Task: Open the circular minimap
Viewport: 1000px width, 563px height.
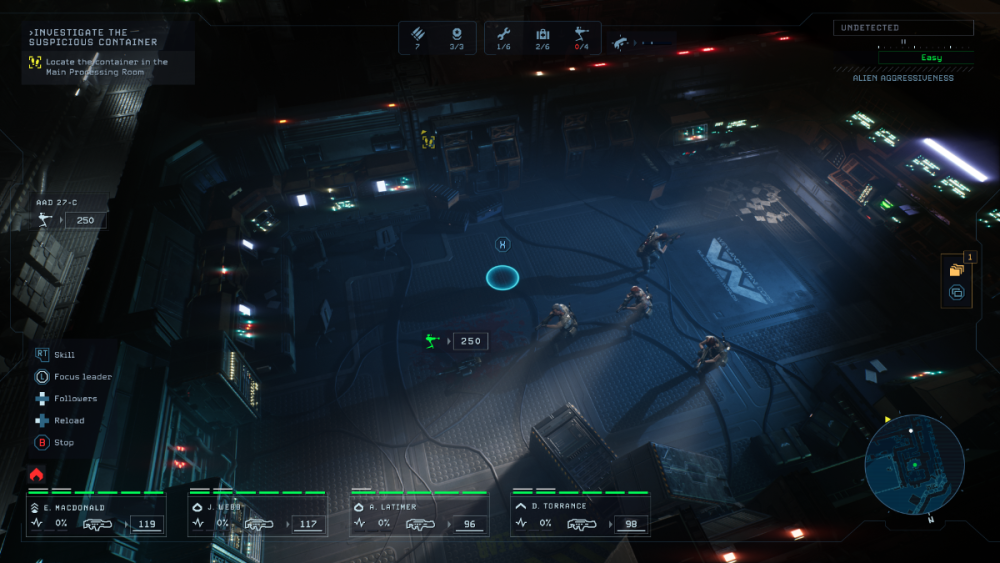Action: [914, 464]
